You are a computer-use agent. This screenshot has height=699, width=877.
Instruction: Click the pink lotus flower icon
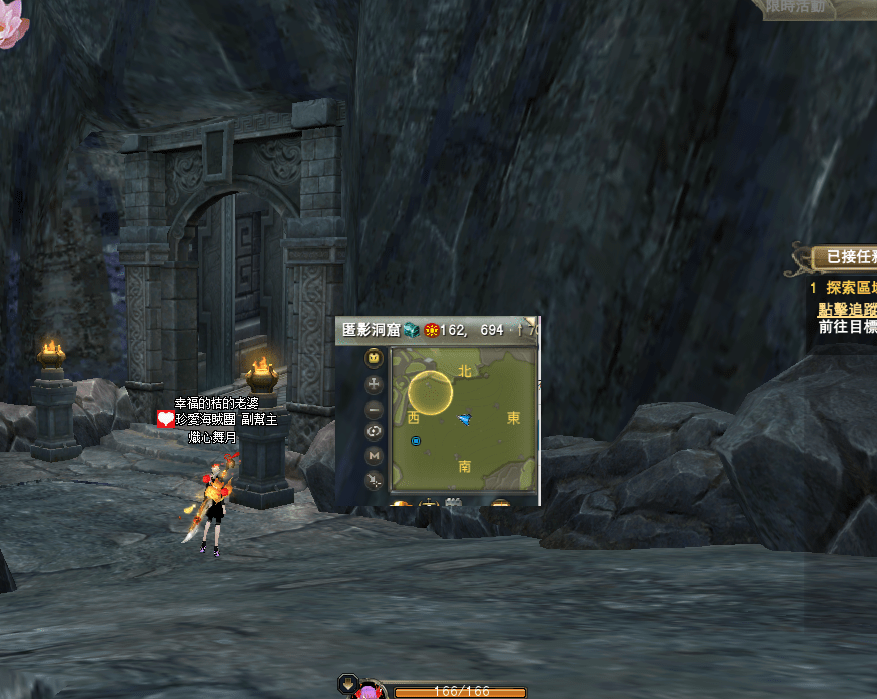[x=9, y=28]
